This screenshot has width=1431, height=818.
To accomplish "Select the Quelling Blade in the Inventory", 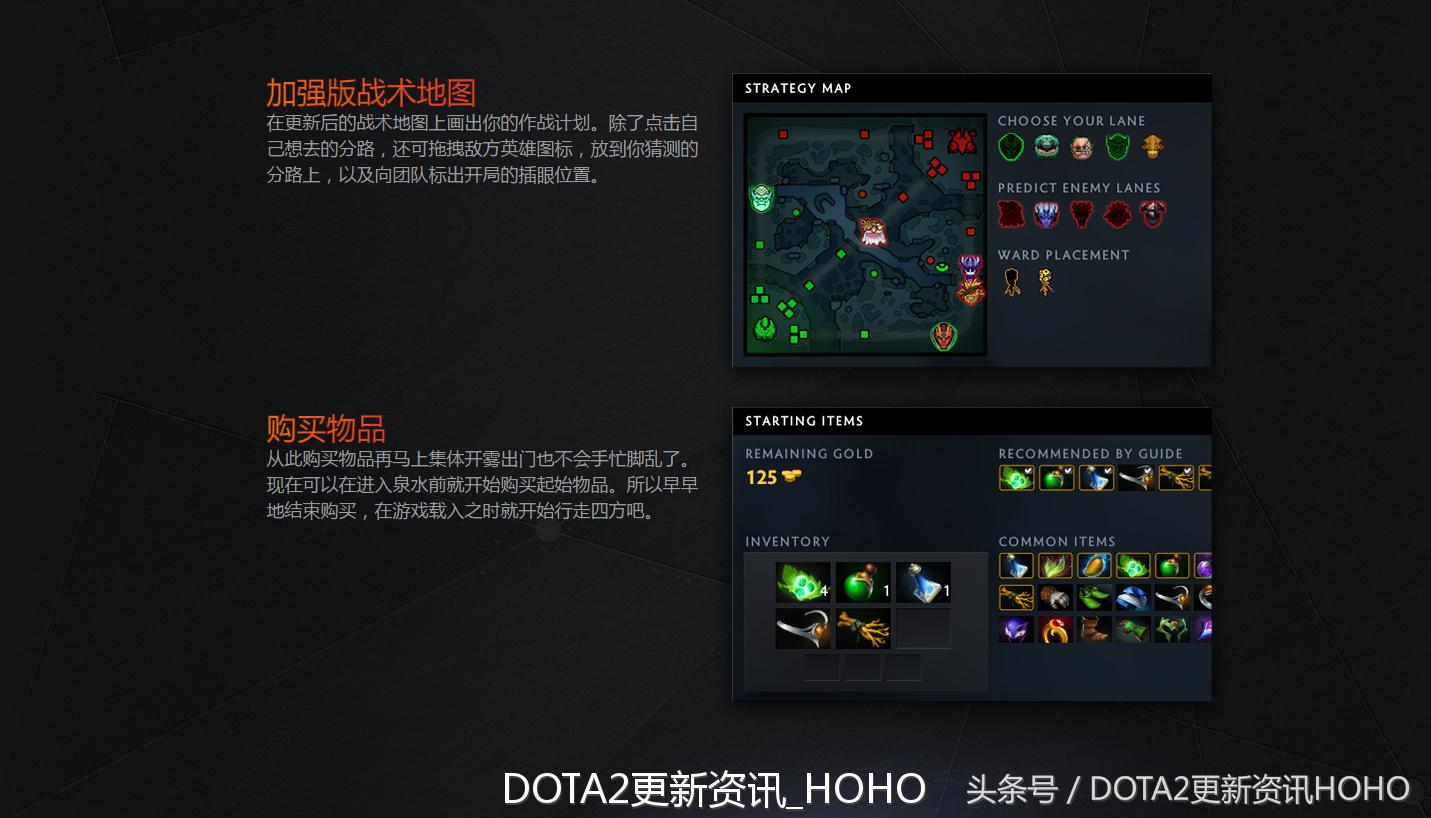I will pos(803,628).
